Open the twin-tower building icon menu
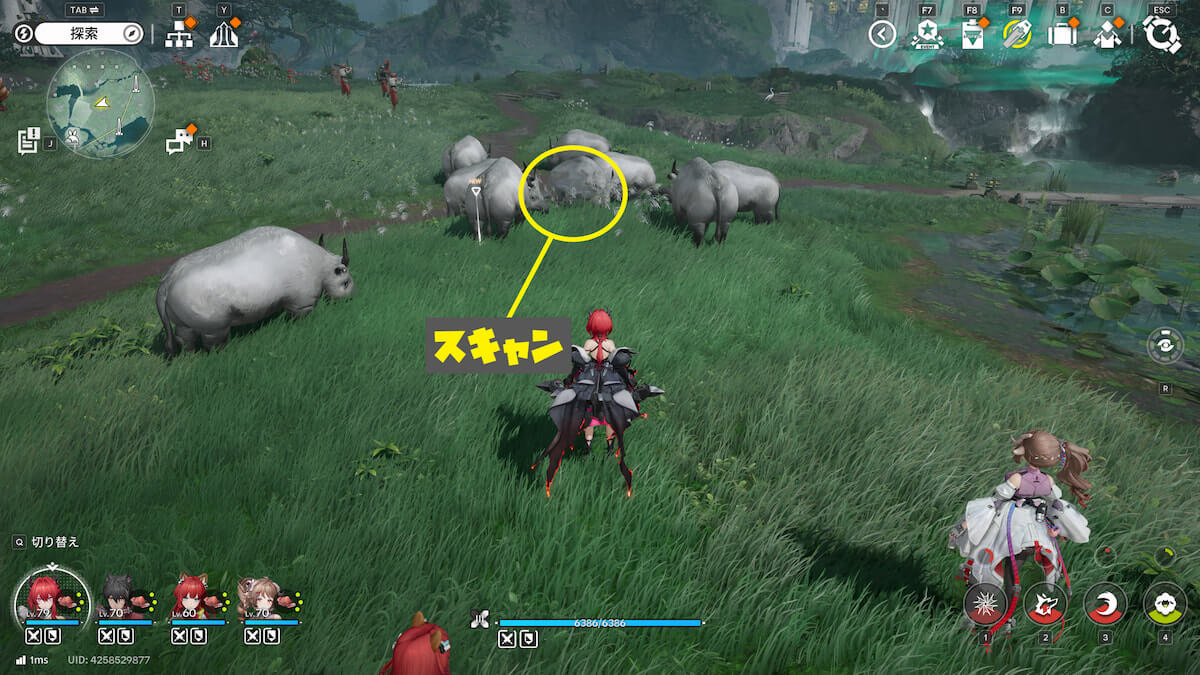The width and height of the screenshot is (1200, 675). pyautogui.click(x=224, y=35)
